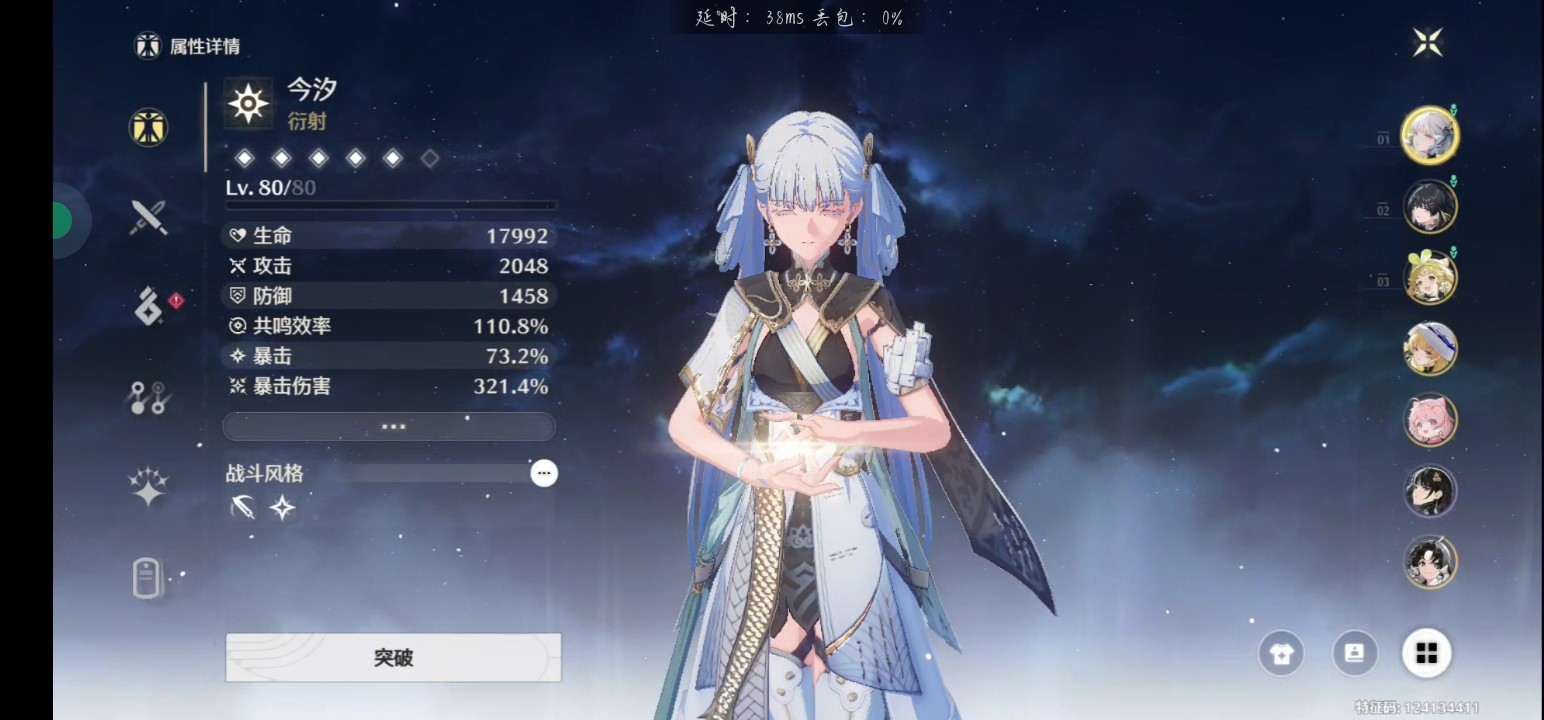Click the grid view button
This screenshot has width=1544, height=720.
click(1427, 654)
